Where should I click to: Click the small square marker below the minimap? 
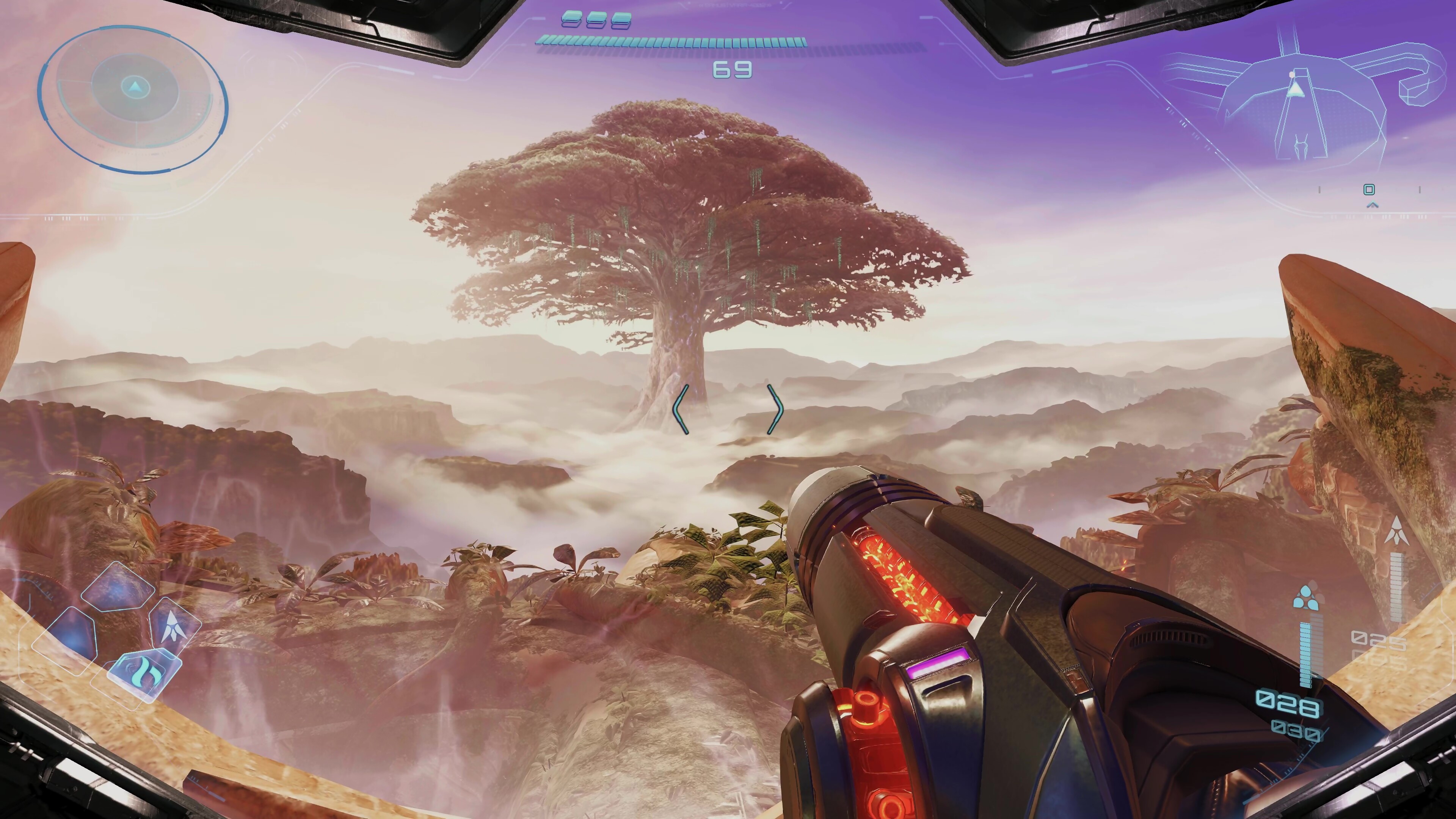point(1369,189)
